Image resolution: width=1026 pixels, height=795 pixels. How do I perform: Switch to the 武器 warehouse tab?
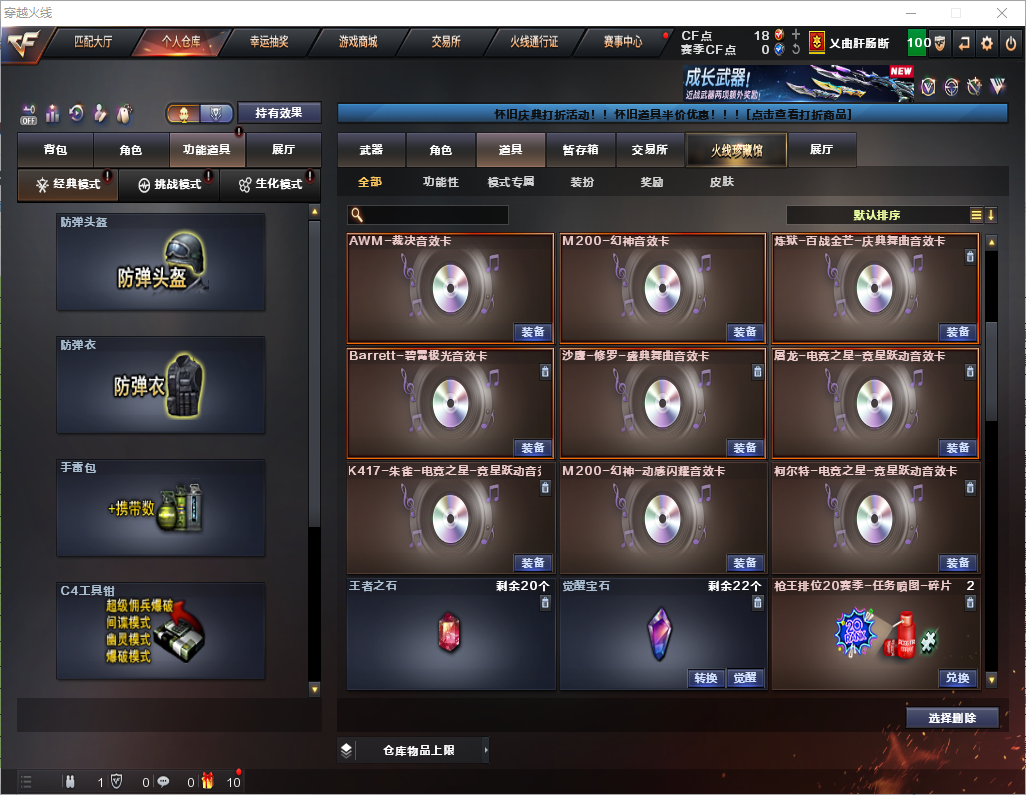371,150
